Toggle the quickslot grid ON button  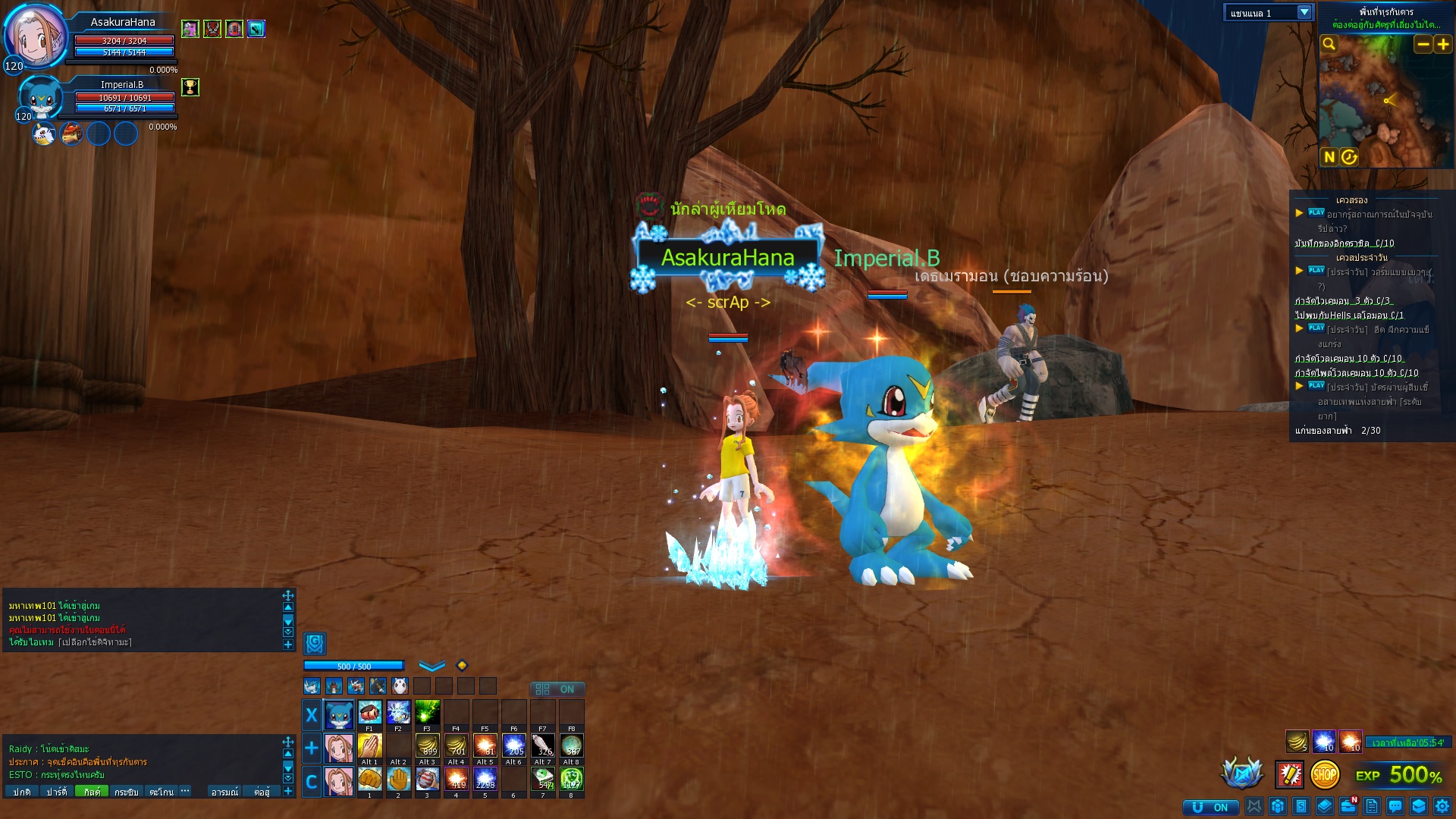tap(557, 689)
